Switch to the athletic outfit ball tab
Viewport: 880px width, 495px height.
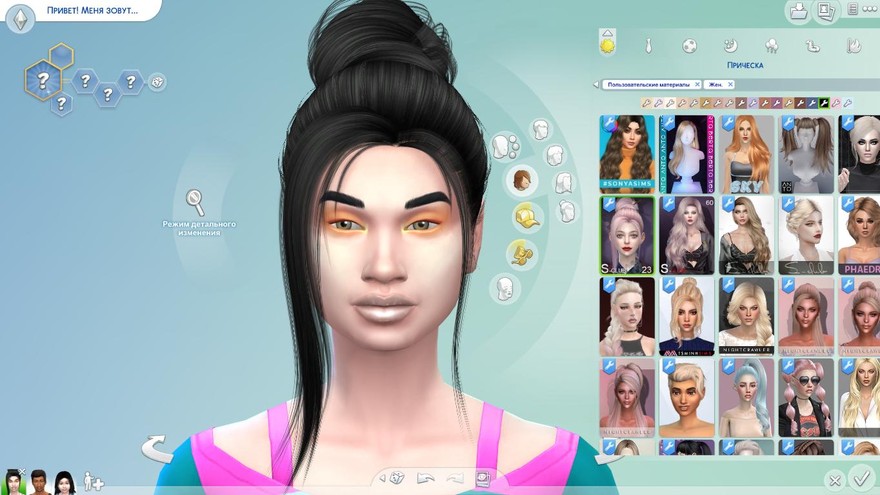tap(689, 46)
